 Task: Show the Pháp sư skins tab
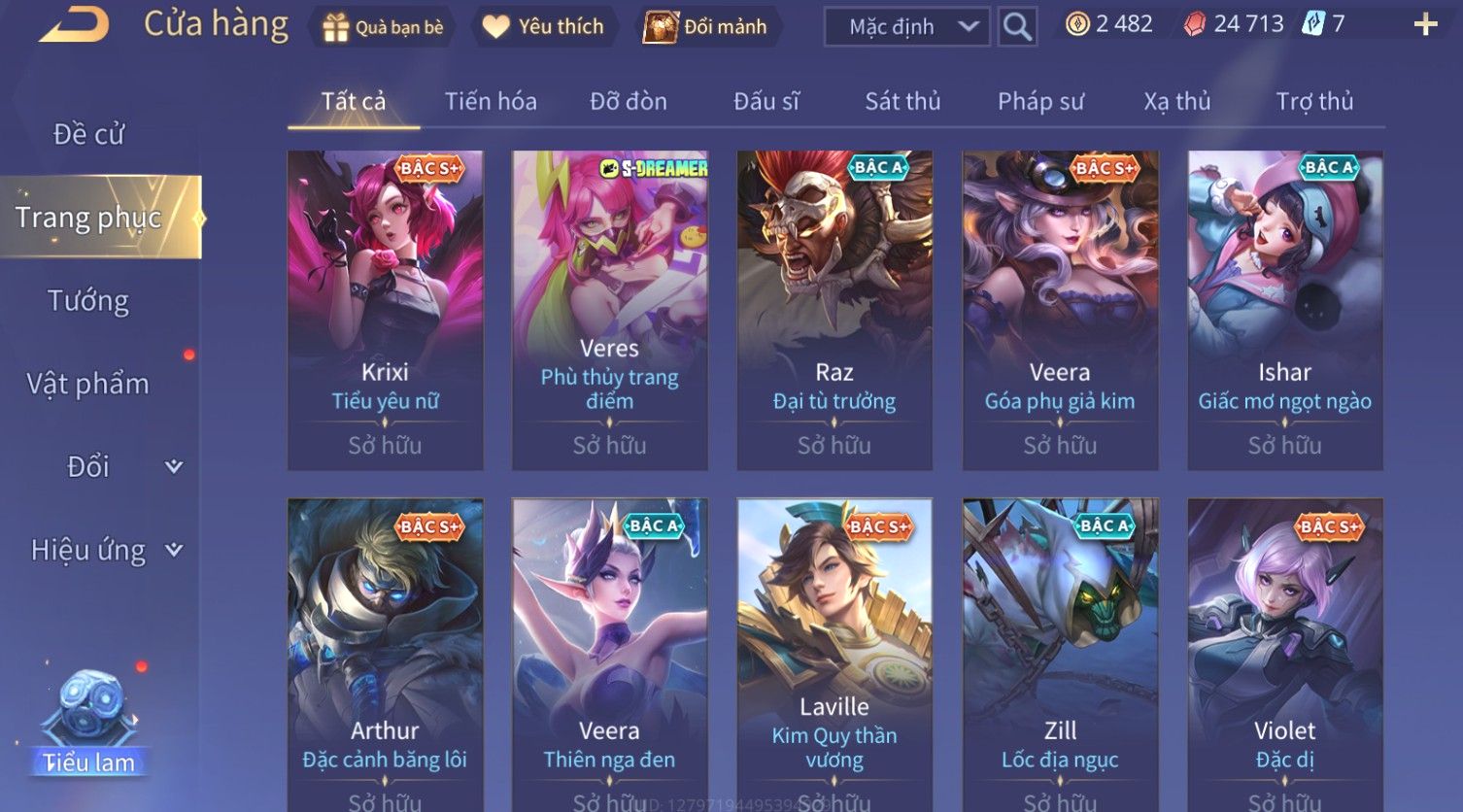pos(1040,101)
